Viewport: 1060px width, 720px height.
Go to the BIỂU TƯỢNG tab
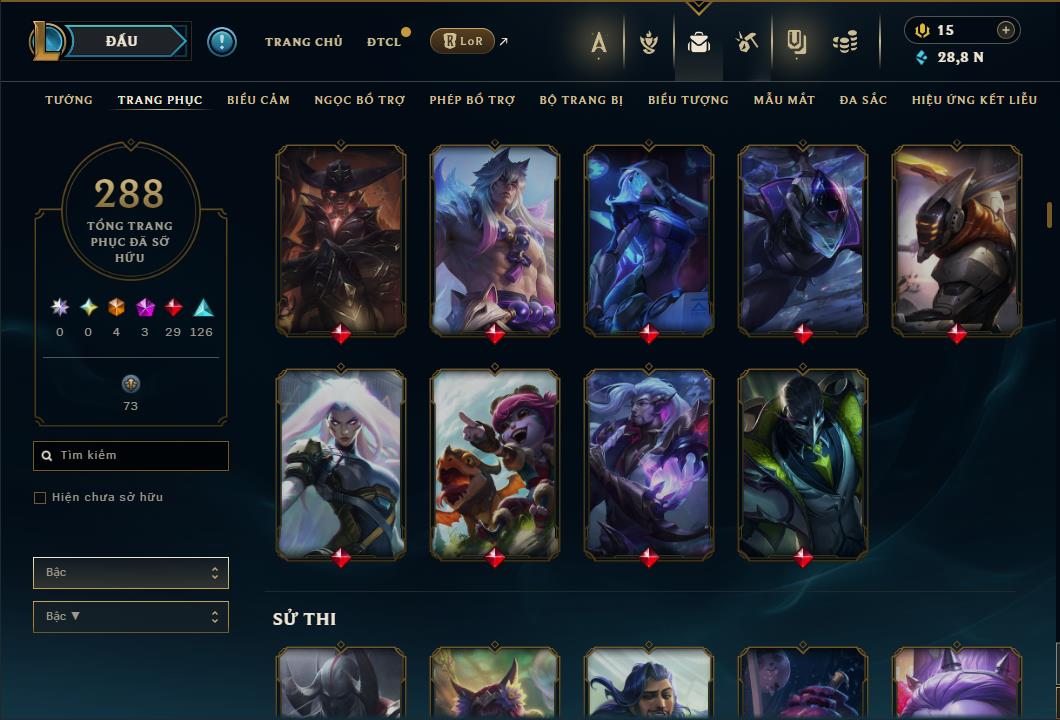point(688,100)
